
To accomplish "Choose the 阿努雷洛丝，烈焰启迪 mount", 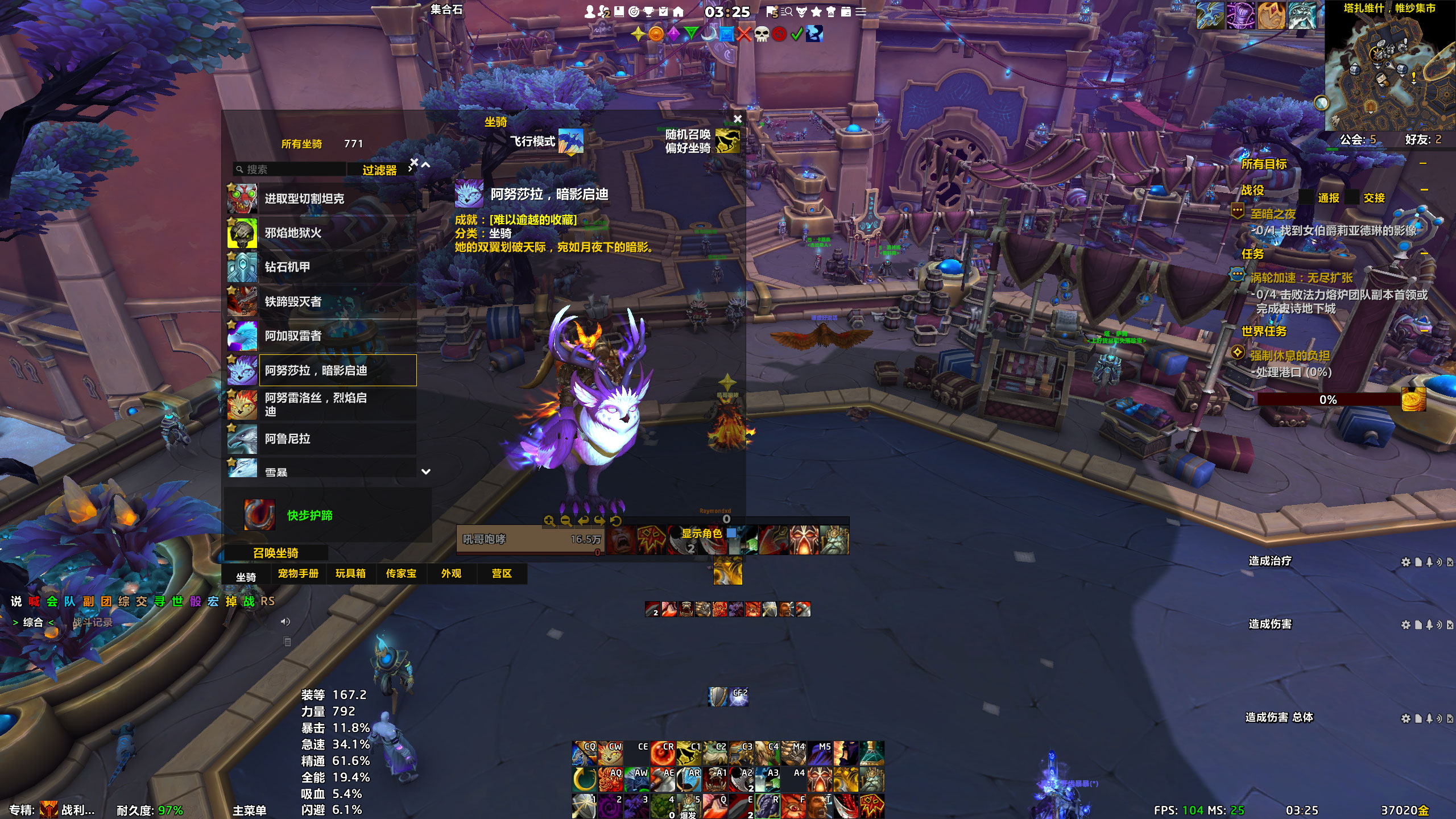I will (321, 404).
